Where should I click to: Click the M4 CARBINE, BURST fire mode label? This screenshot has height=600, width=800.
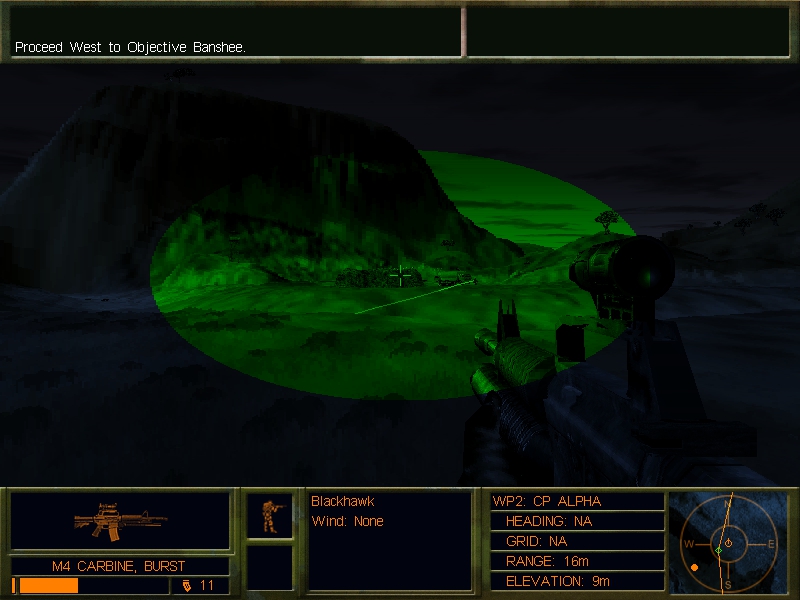(120, 566)
